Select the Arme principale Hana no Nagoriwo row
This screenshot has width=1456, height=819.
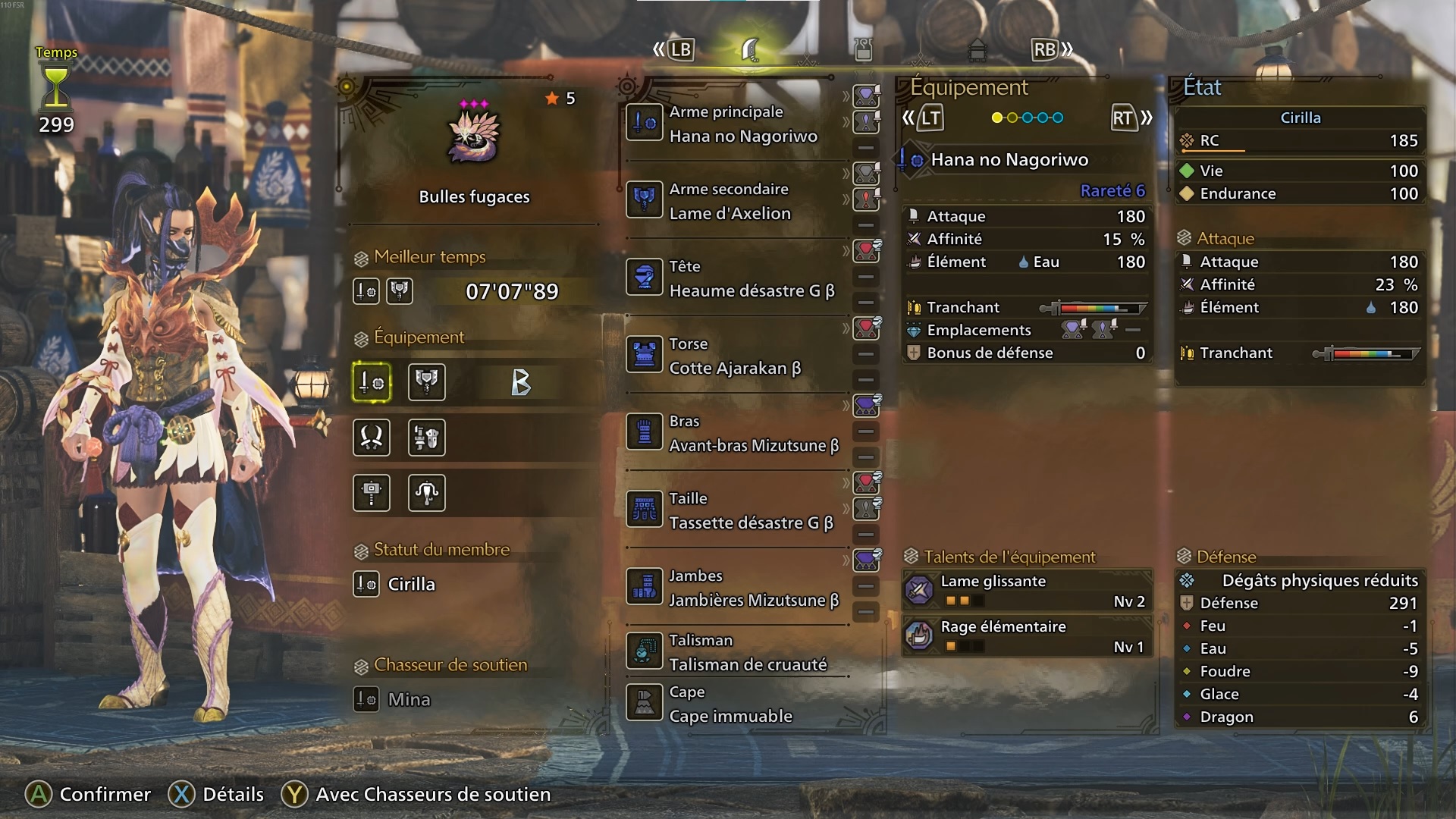click(734, 124)
